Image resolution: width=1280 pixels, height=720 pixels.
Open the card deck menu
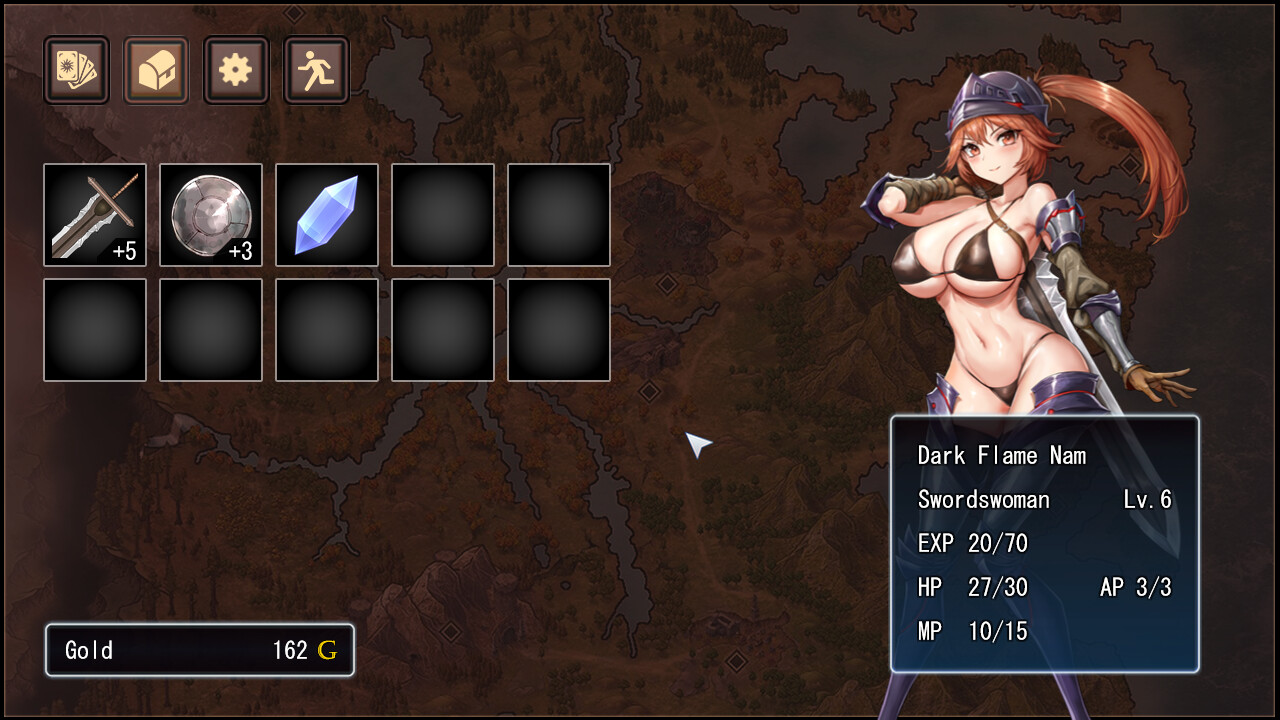click(x=76, y=70)
